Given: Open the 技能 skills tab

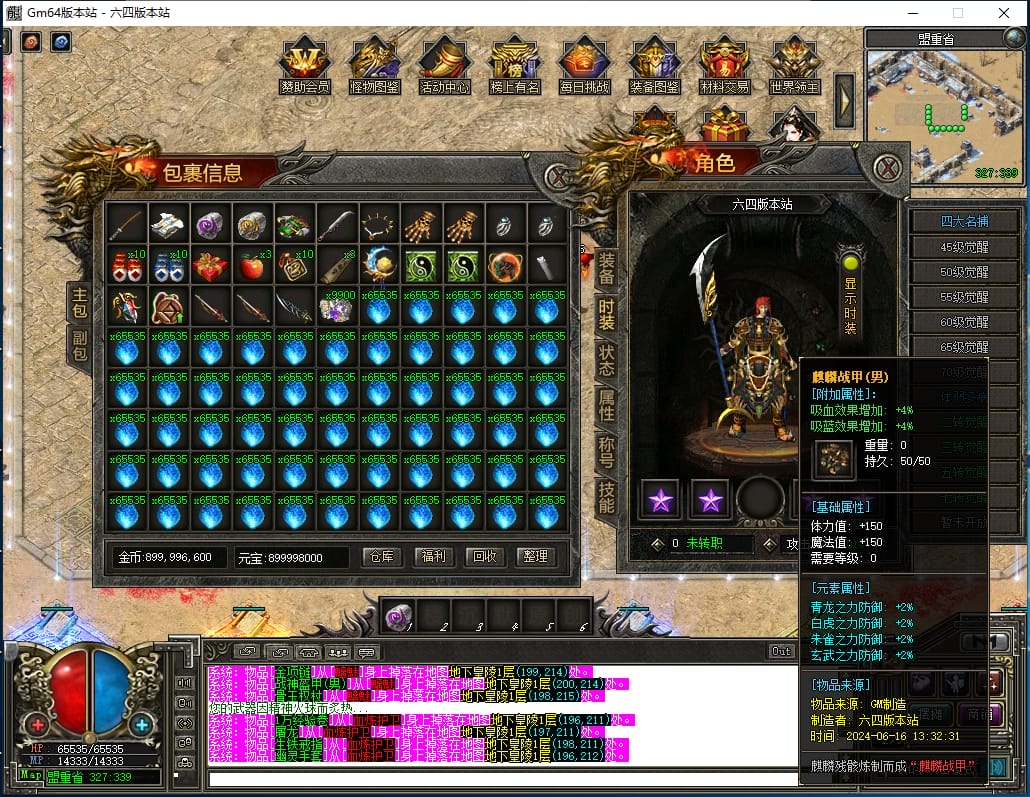Looking at the screenshot, I should point(606,496).
